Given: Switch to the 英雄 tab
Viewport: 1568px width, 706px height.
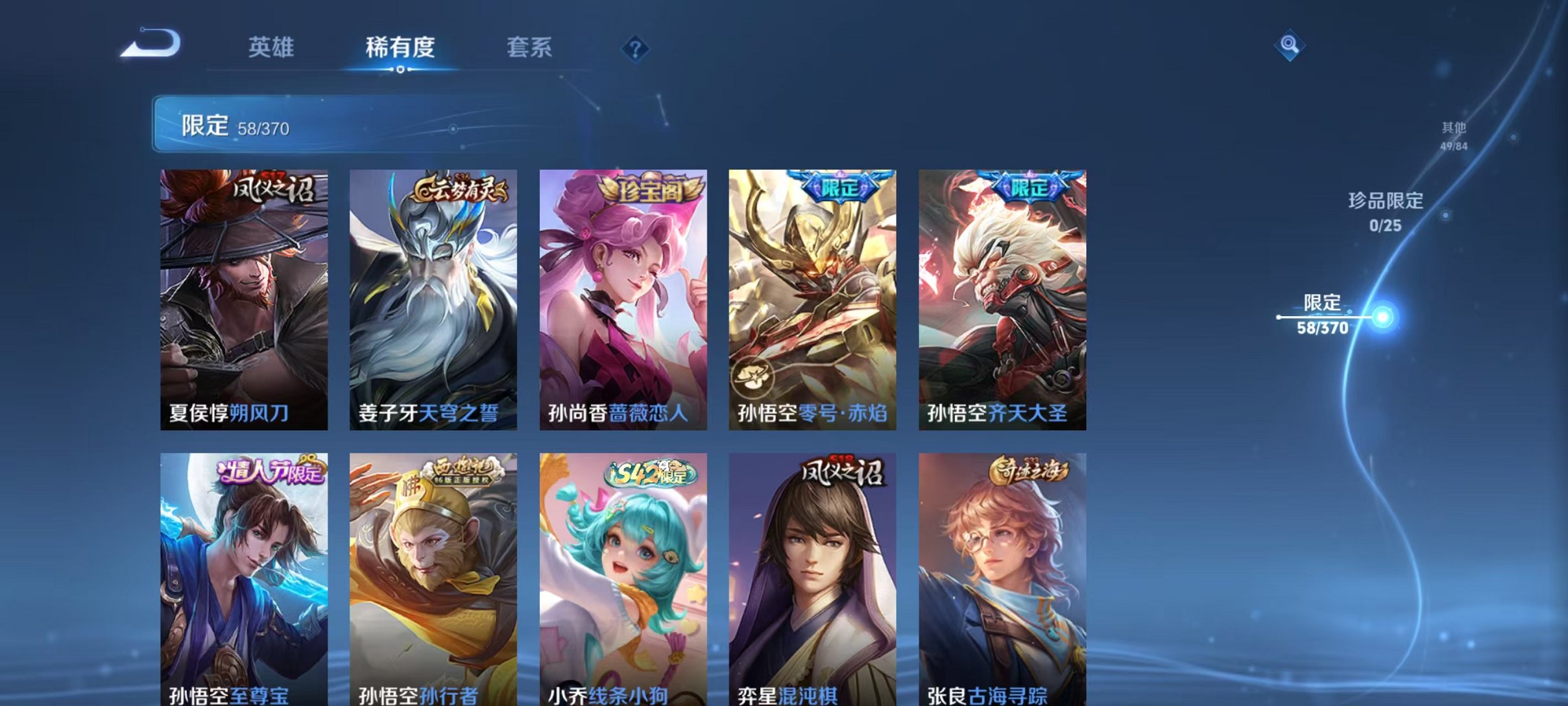Looking at the screenshot, I should (272, 47).
